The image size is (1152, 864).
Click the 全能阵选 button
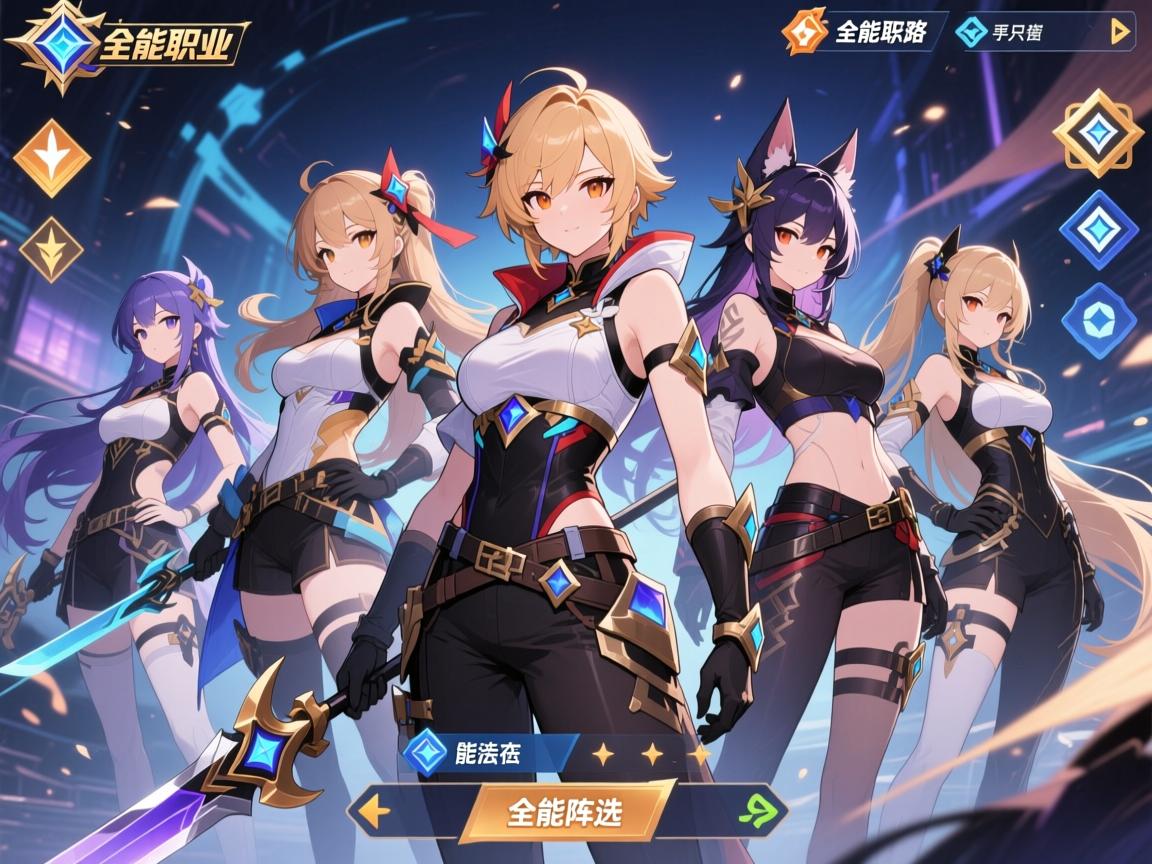[x=564, y=810]
